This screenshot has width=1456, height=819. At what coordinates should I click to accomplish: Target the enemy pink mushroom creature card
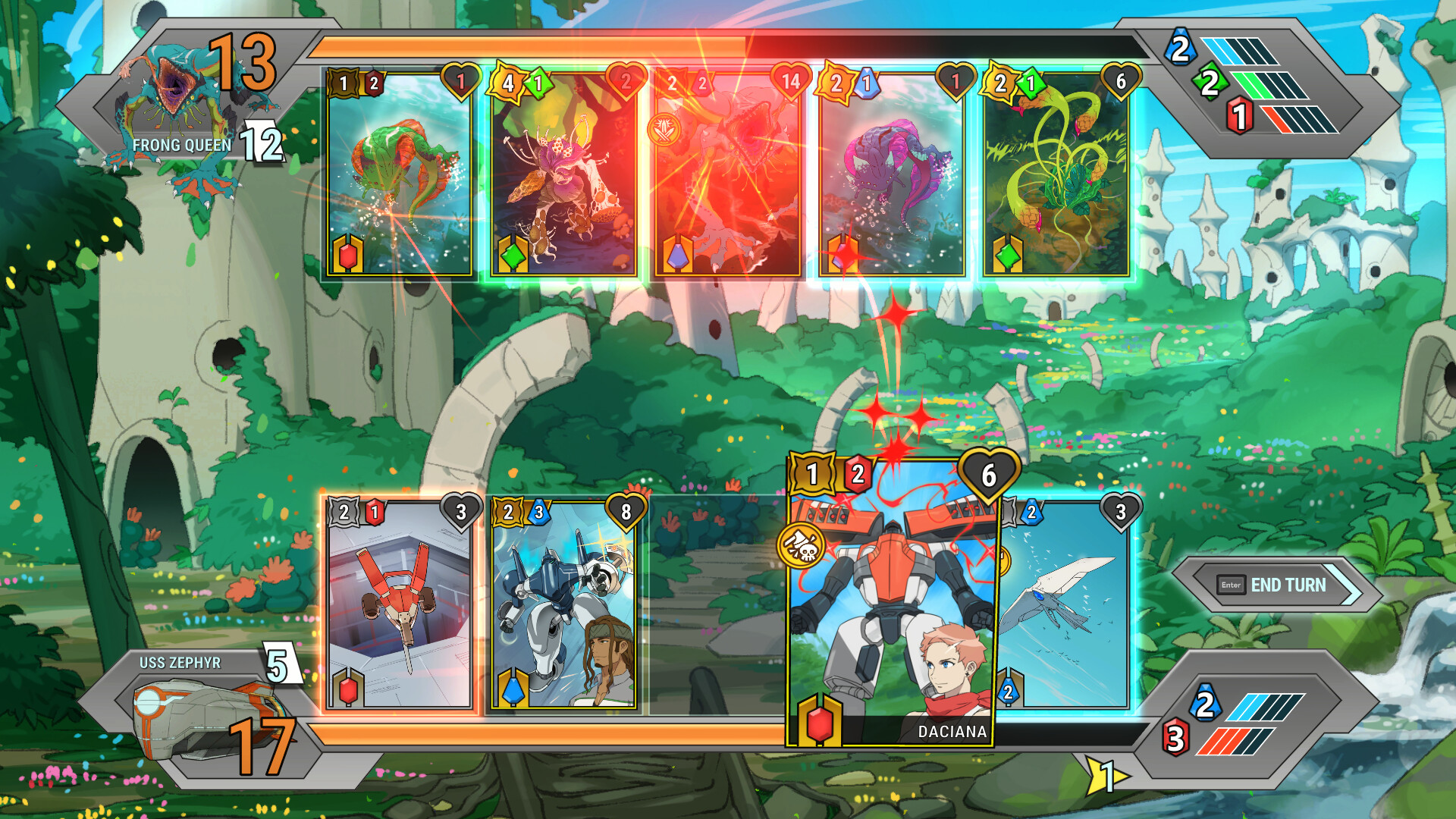pos(563,174)
